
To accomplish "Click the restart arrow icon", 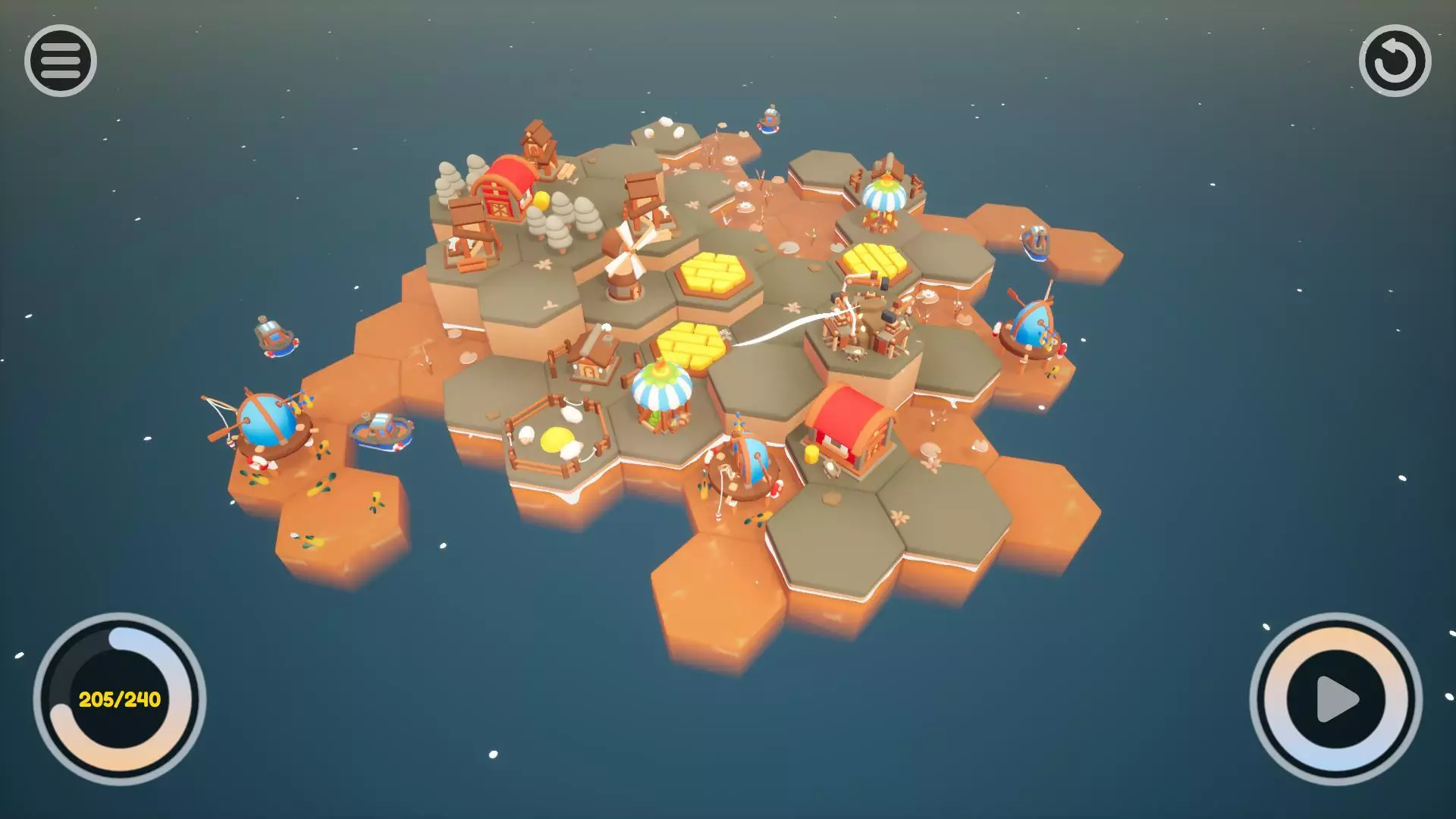I will click(x=1395, y=61).
